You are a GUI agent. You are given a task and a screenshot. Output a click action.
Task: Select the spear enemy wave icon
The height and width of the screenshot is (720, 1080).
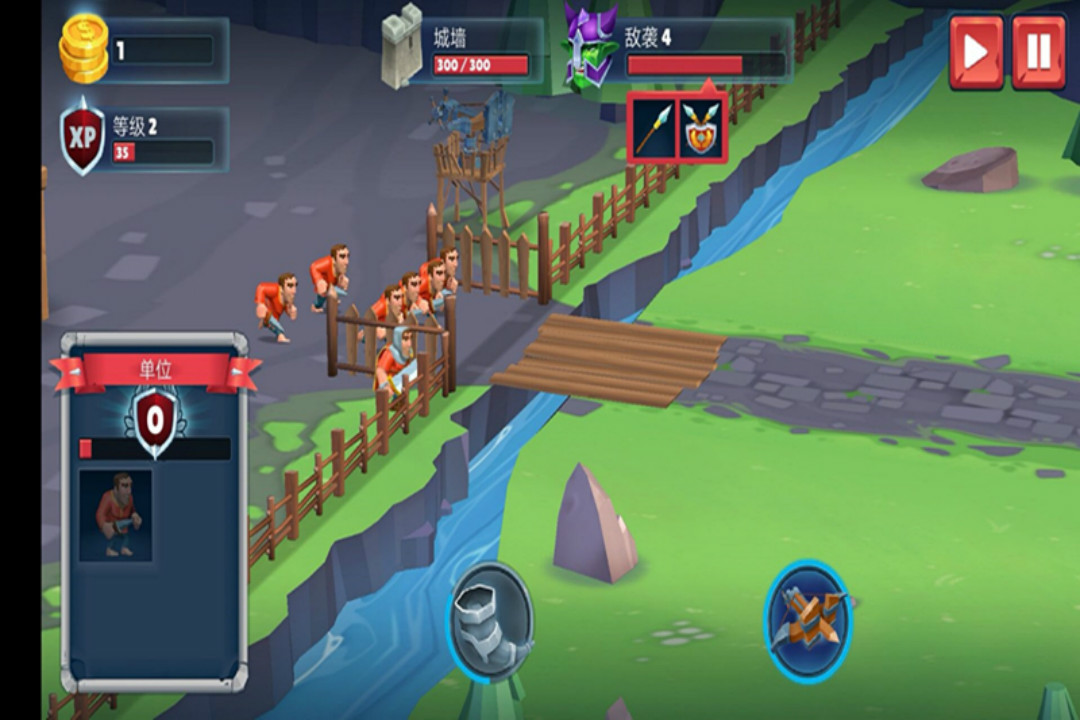click(x=652, y=130)
